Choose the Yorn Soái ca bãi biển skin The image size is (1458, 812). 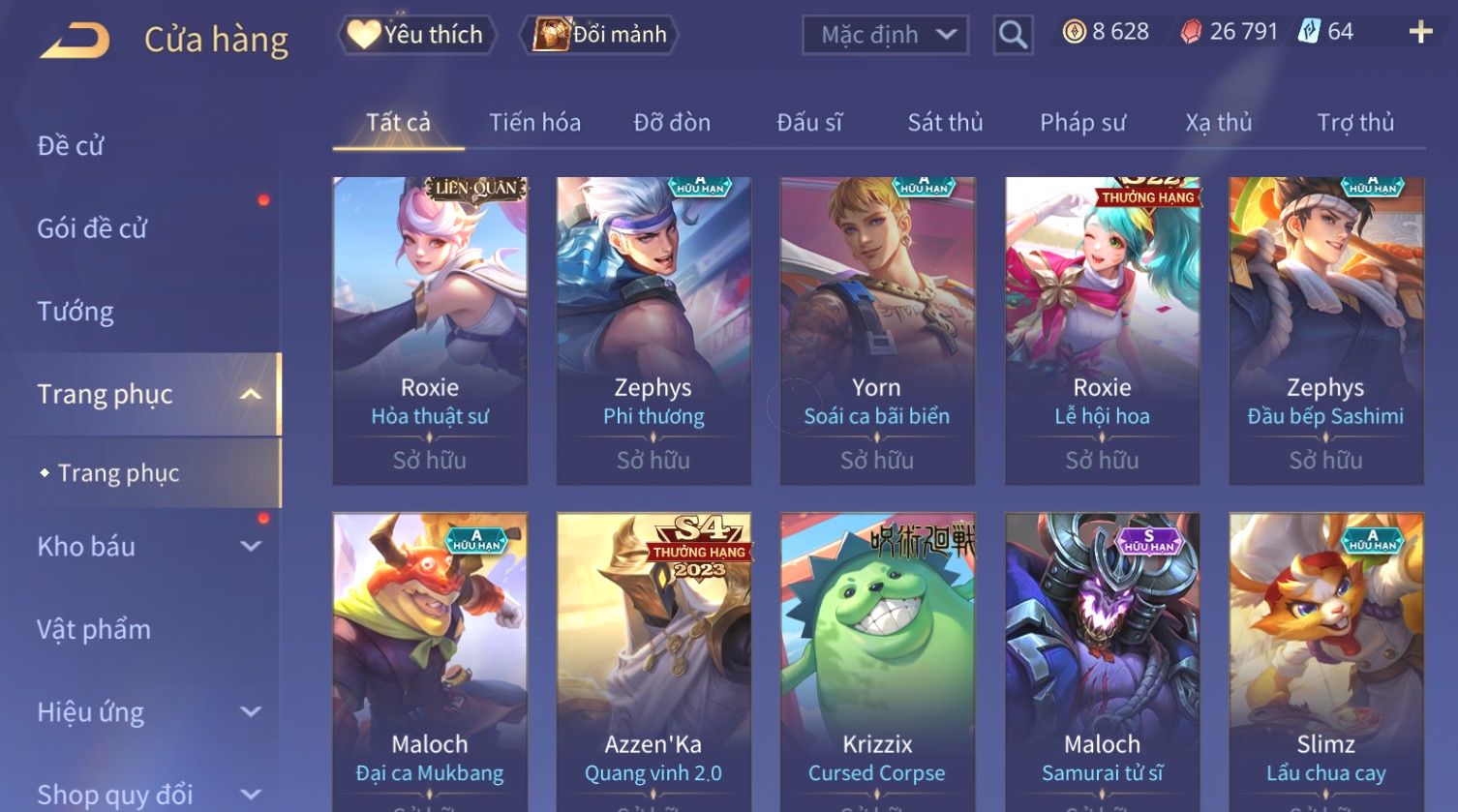click(877, 329)
